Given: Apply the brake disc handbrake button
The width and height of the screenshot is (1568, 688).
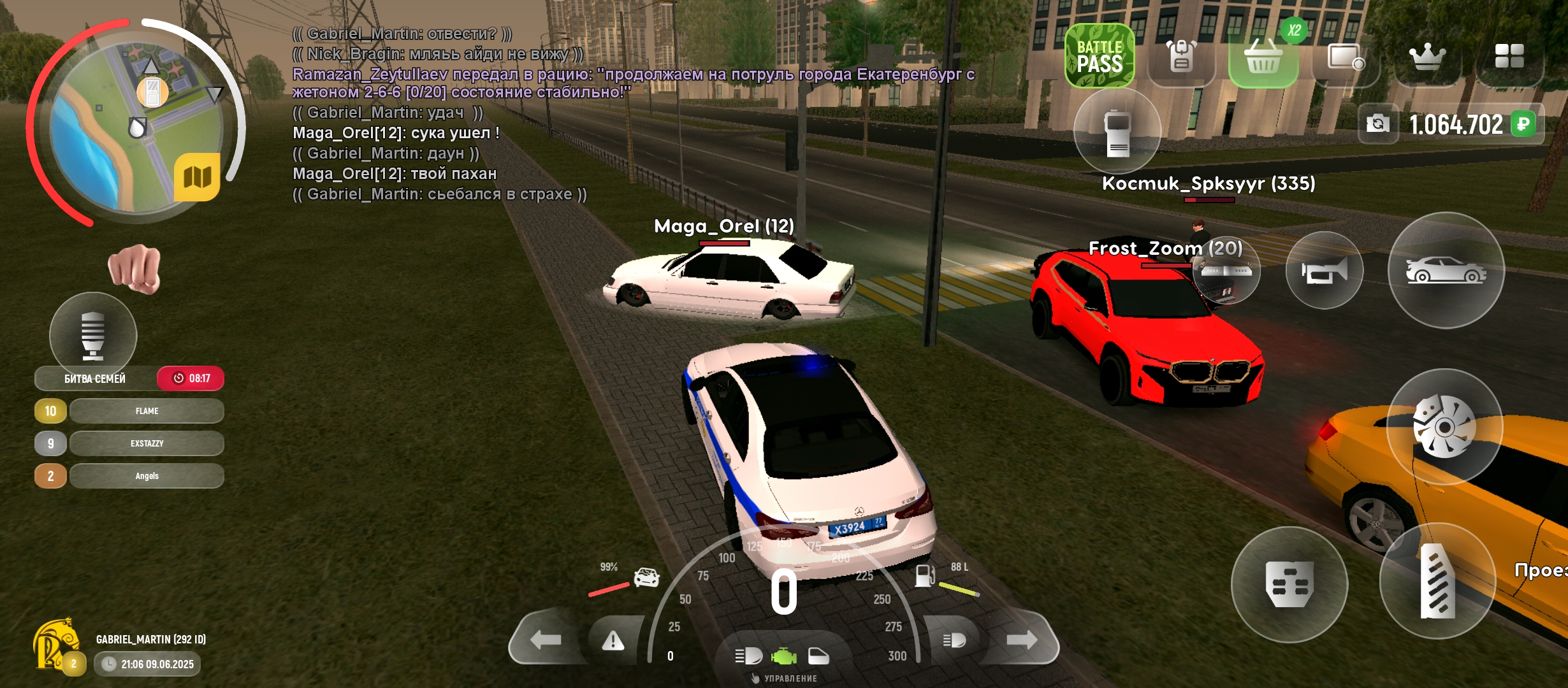Looking at the screenshot, I should pyautogui.click(x=1444, y=427).
